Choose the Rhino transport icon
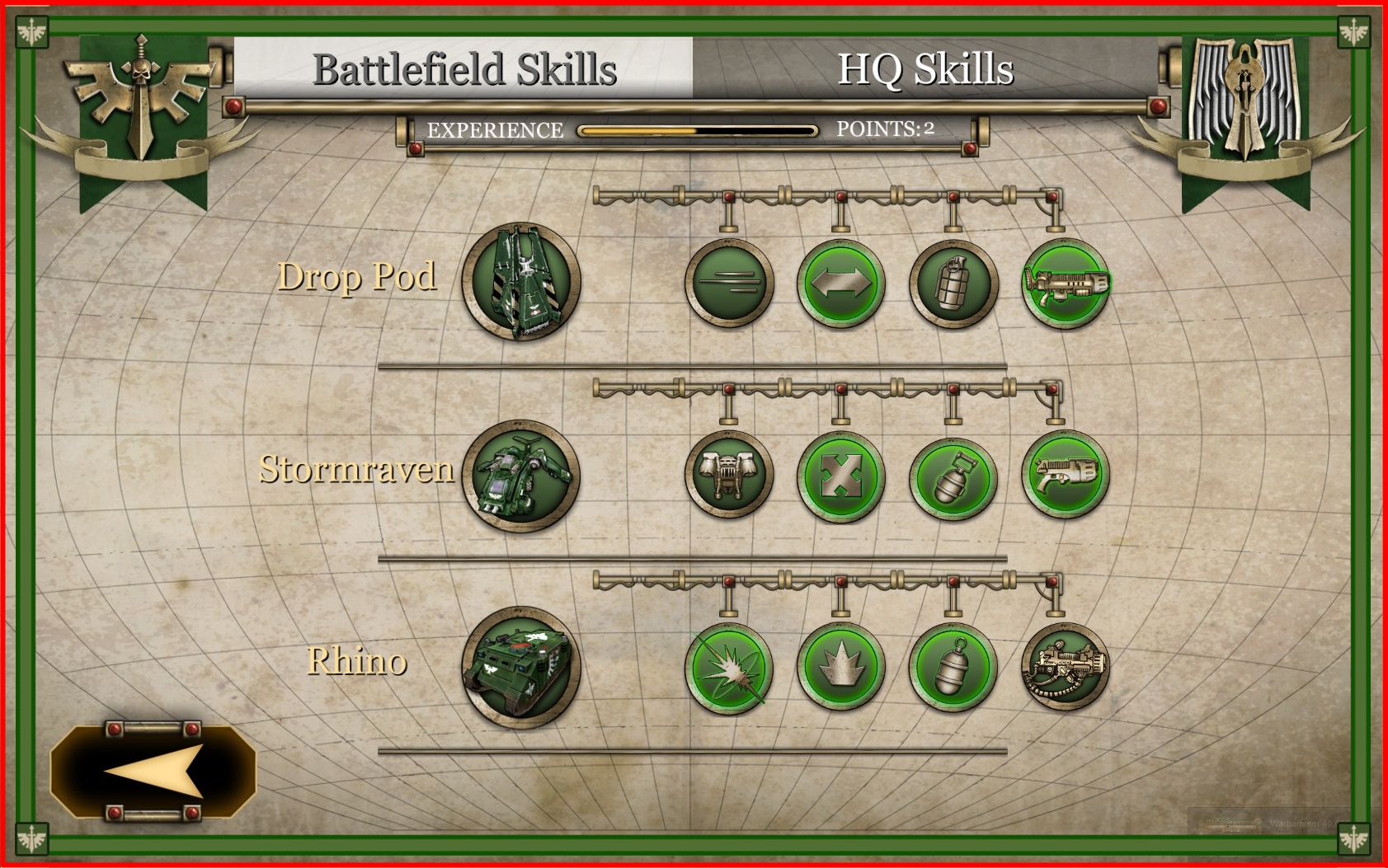 click(x=521, y=668)
